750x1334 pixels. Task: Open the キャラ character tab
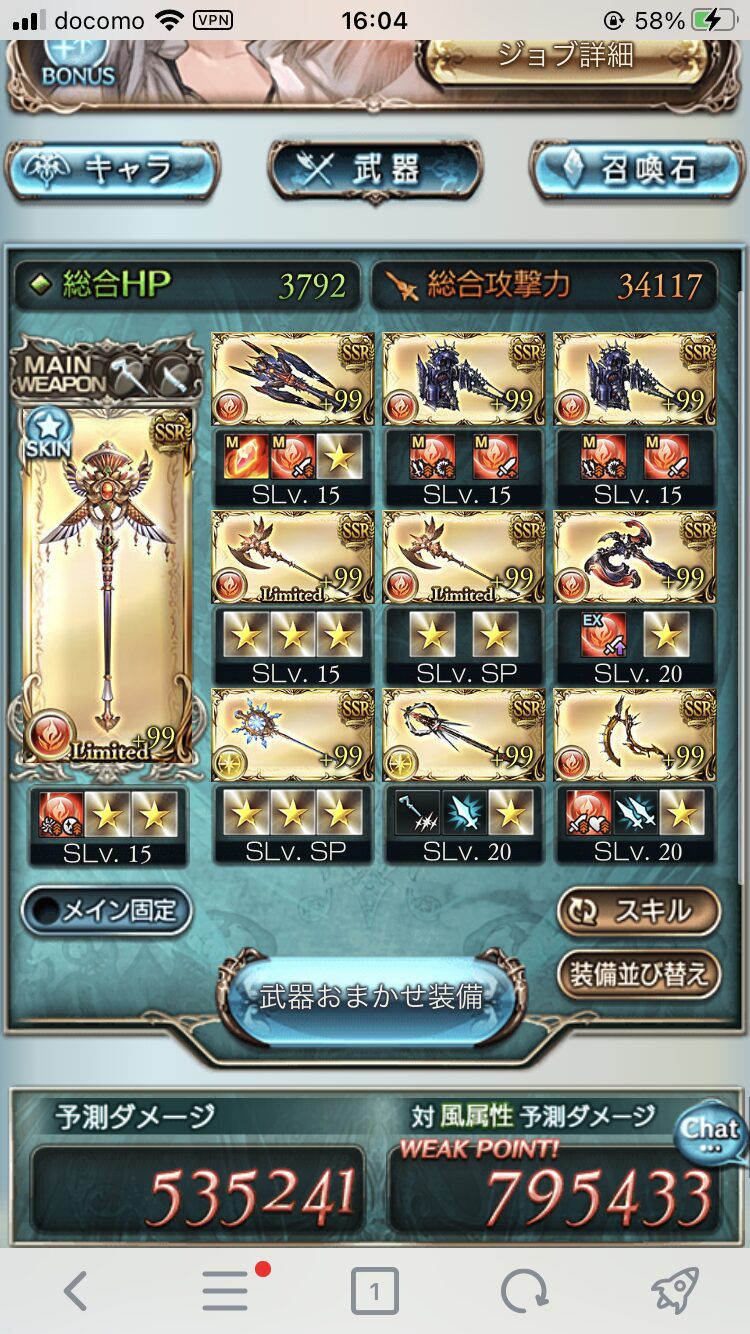click(x=112, y=170)
